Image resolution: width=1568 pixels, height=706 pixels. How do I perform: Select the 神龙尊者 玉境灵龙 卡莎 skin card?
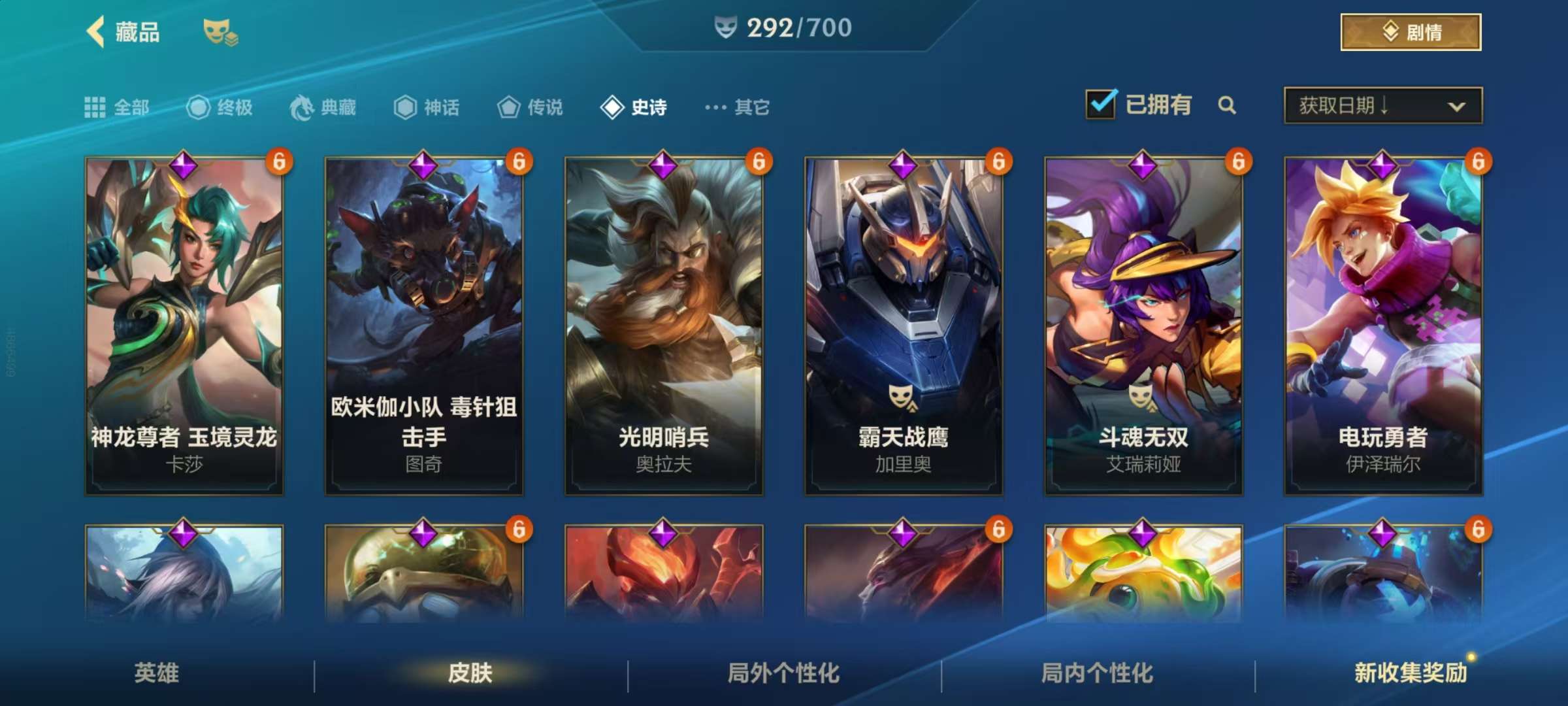point(184,326)
